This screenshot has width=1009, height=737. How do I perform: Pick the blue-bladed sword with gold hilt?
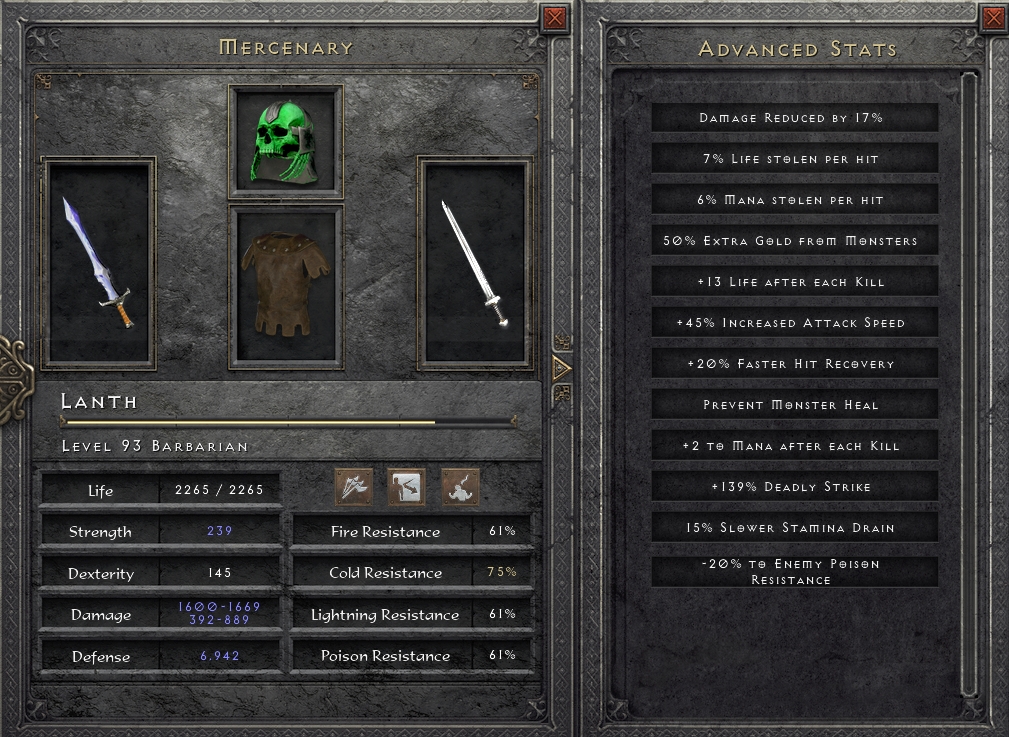(x=99, y=263)
